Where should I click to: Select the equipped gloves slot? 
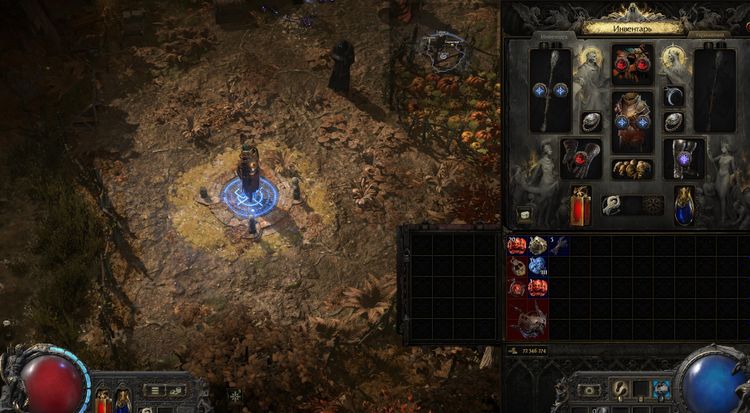(581, 159)
